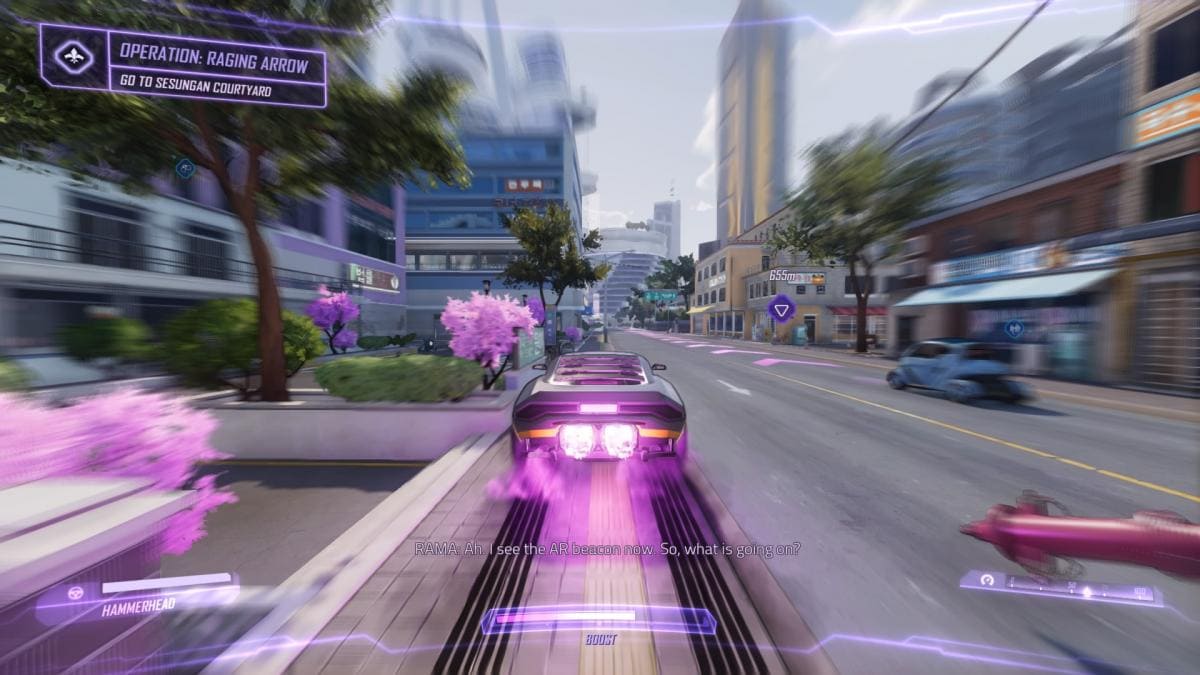1200x675 pixels.
Task: Select the purple 655m objective waypoint marker
Action: 781,307
